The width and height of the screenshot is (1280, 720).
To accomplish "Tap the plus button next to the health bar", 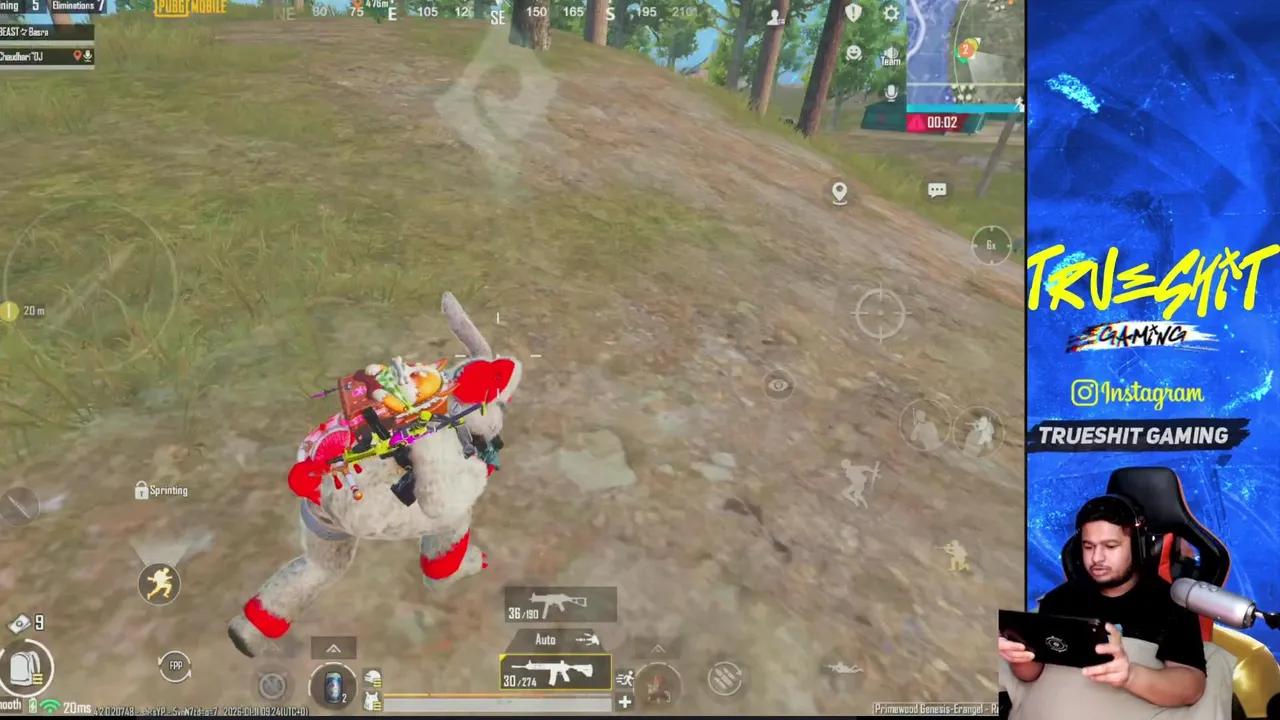I will (x=624, y=703).
